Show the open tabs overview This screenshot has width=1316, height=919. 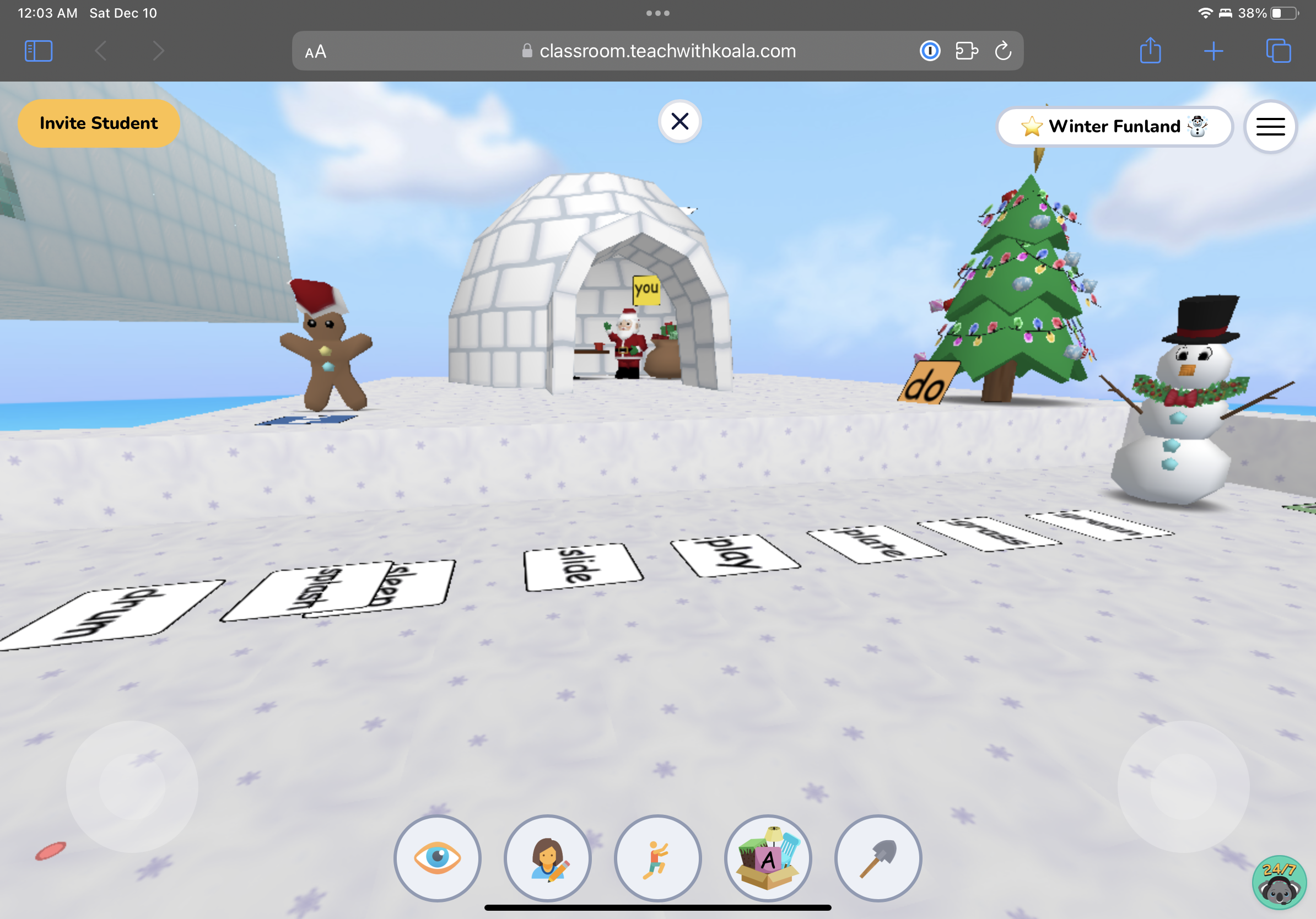tap(1278, 51)
